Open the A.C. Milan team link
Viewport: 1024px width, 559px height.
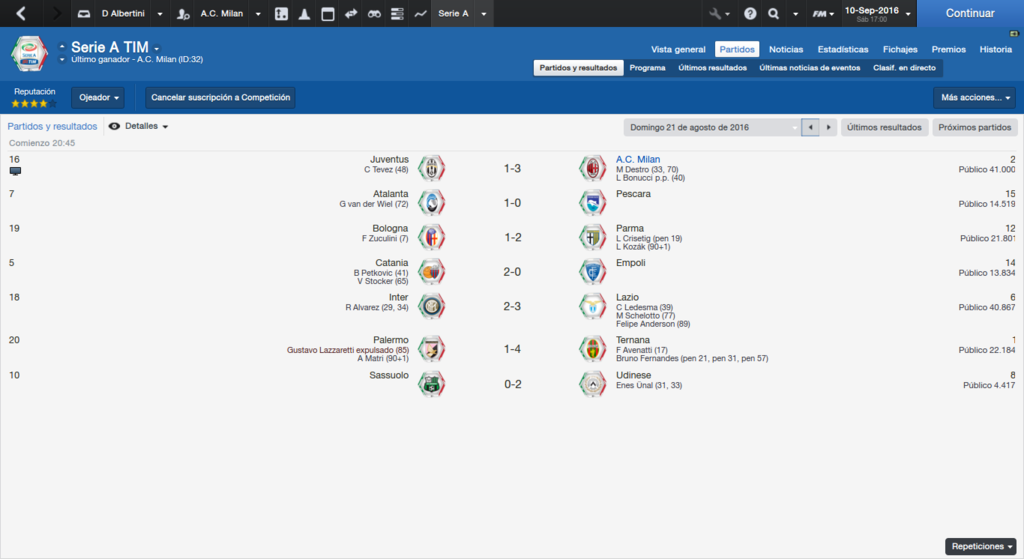[x=638, y=159]
